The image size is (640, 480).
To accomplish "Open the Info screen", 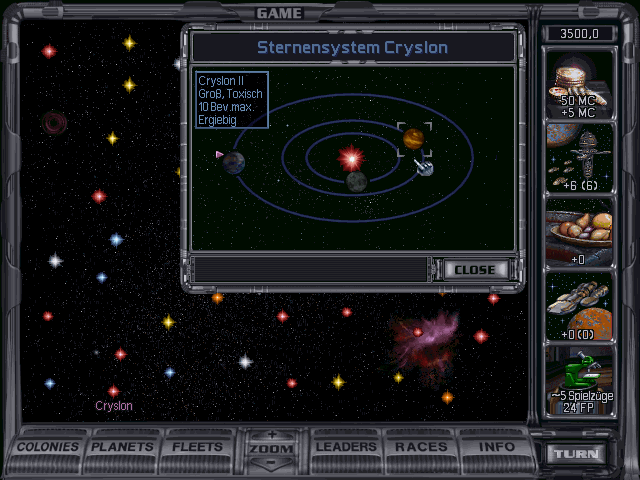I will tap(497, 447).
